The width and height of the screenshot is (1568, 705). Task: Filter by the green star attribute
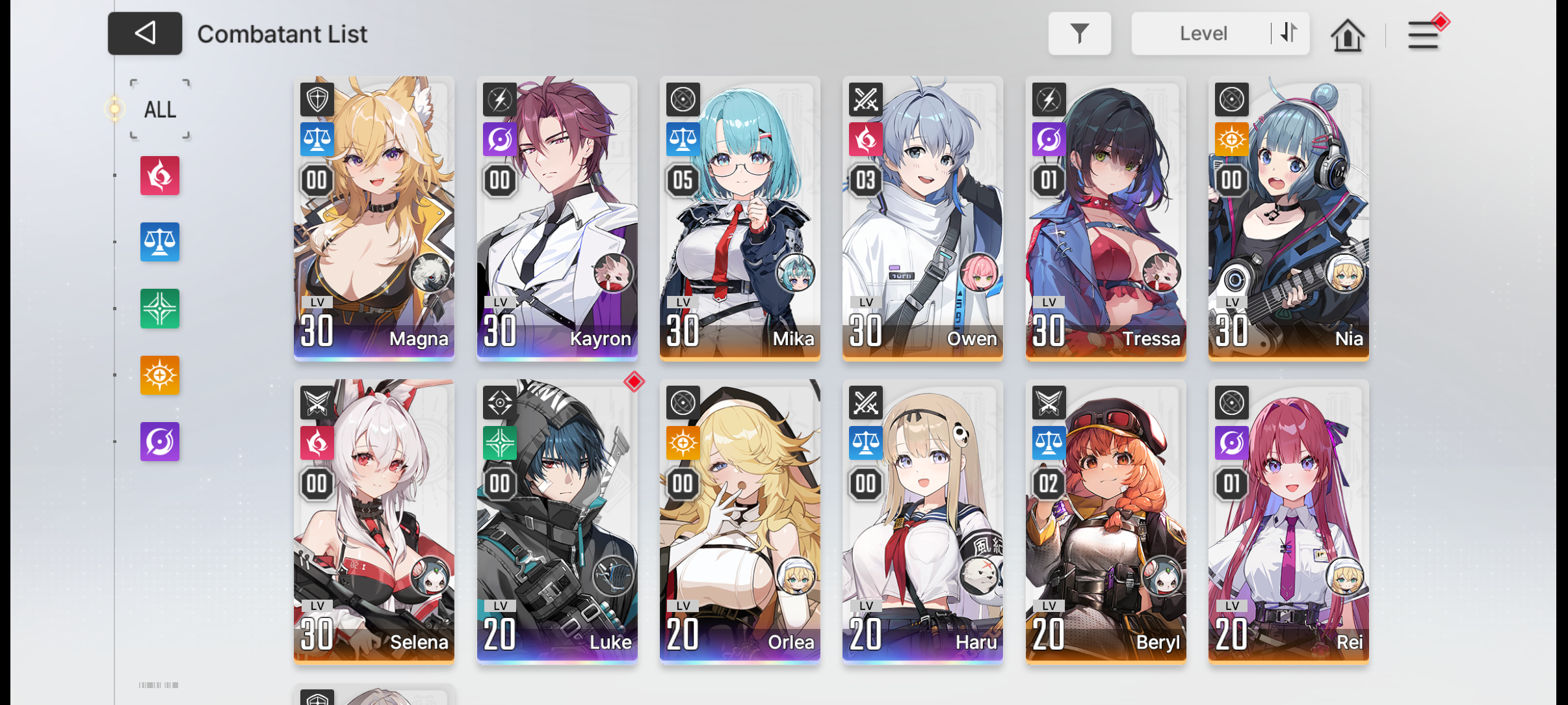click(160, 308)
